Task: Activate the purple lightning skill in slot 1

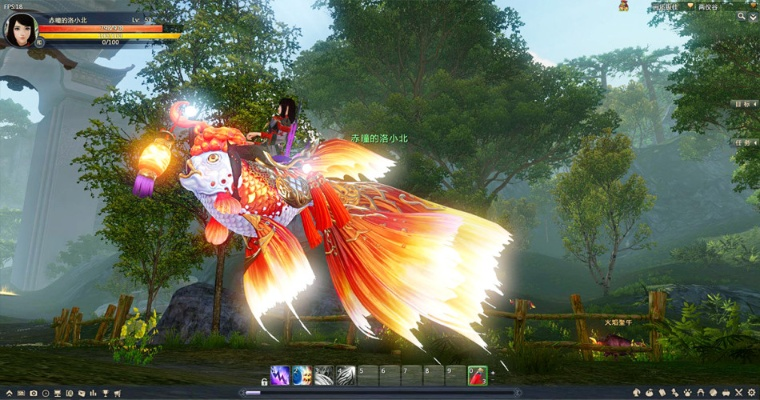Action: 281,376
